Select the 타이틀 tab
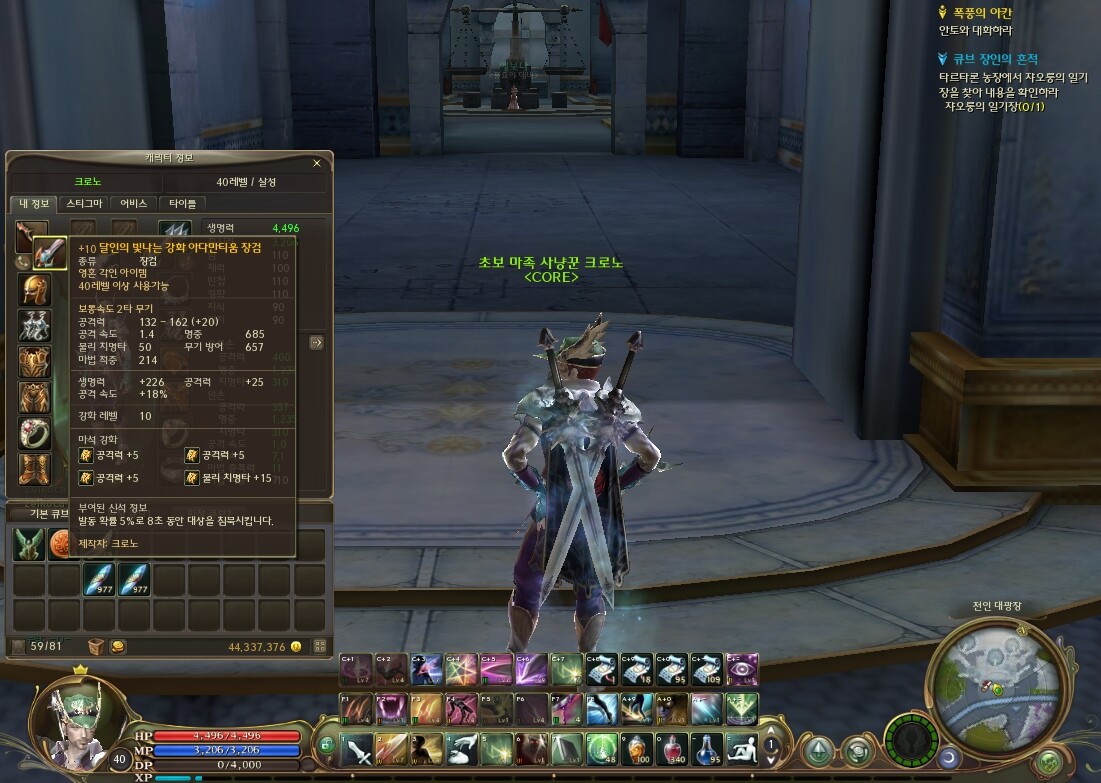The width and height of the screenshot is (1101, 783). (x=183, y=203)
